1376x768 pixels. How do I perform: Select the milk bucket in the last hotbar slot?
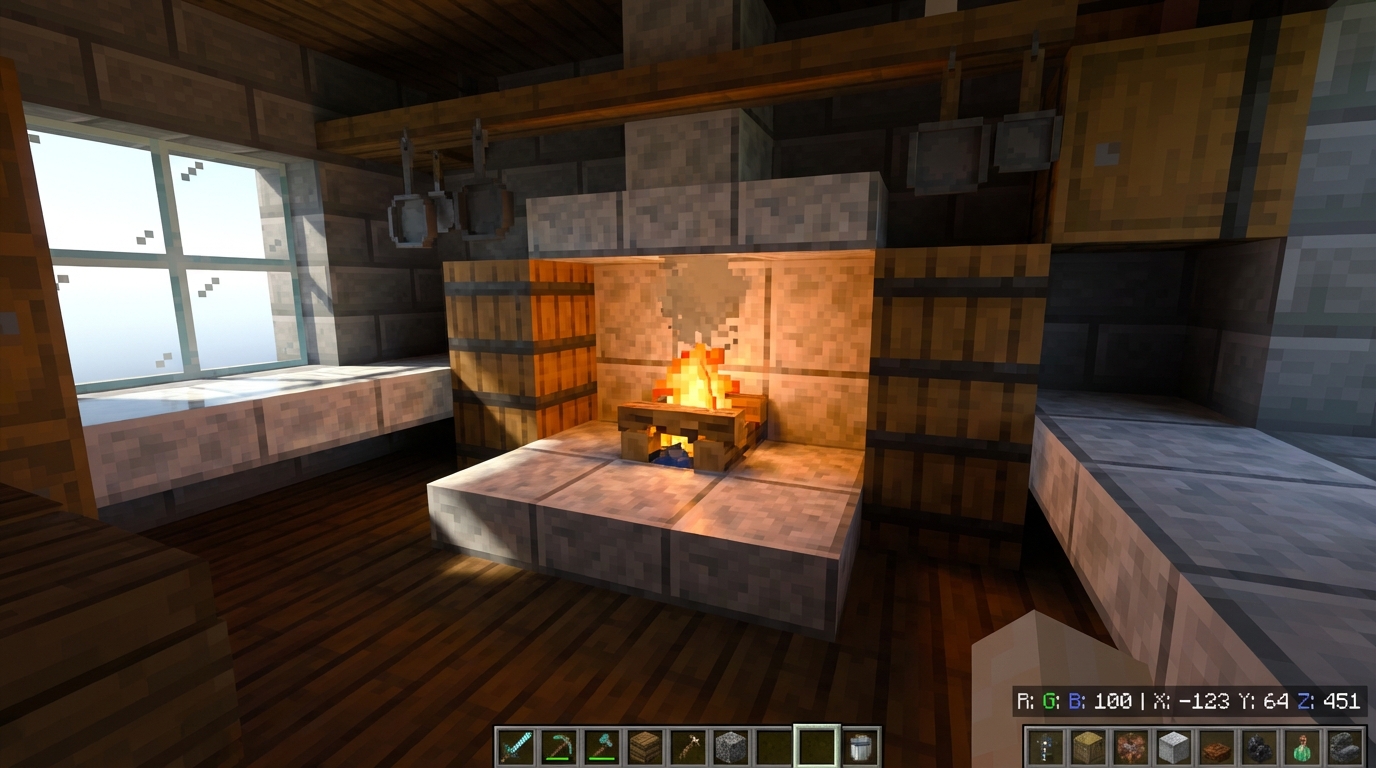tap(859, 745)
